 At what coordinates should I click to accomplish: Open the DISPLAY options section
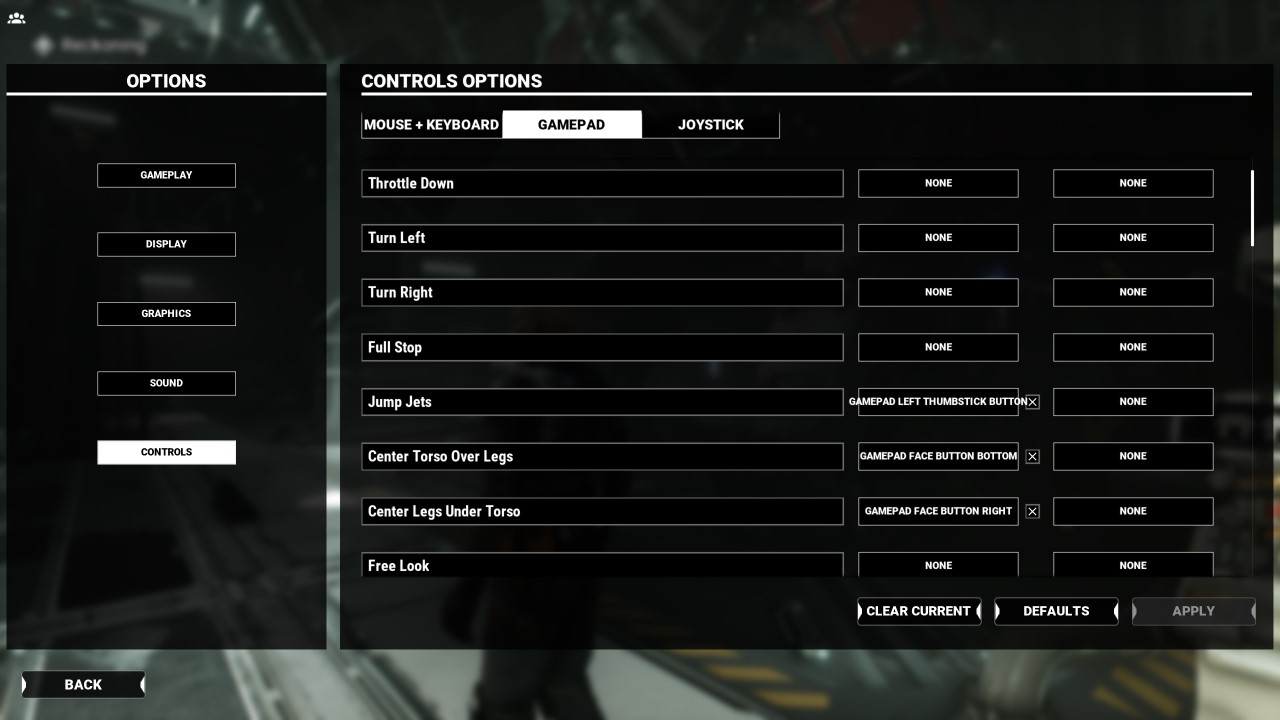tap(166, 243)
